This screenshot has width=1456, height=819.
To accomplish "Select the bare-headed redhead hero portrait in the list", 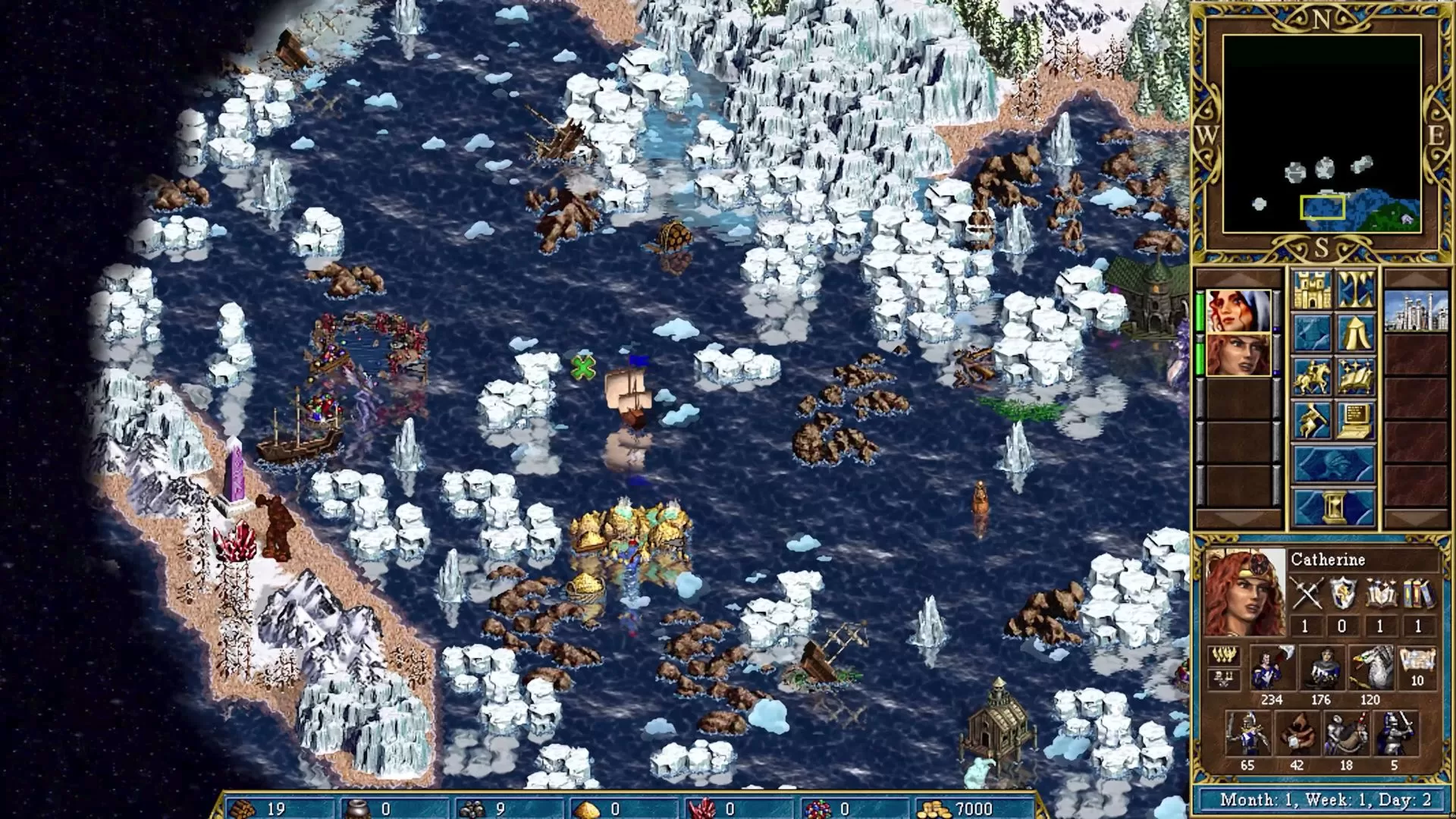I will pyautogui.click(x=1238, y=354).
